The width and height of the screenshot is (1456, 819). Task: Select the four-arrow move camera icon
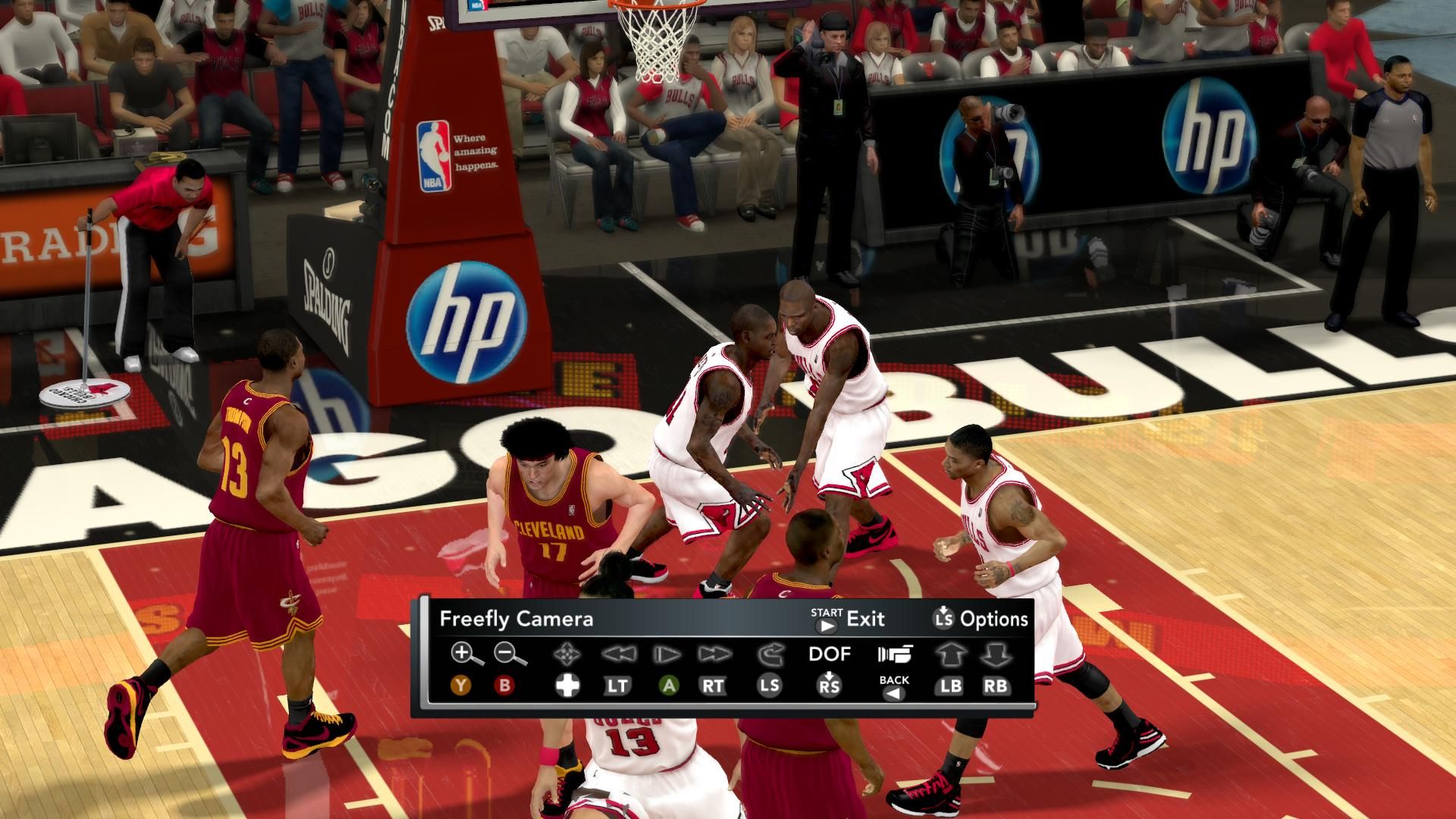[x=566, y=654]
